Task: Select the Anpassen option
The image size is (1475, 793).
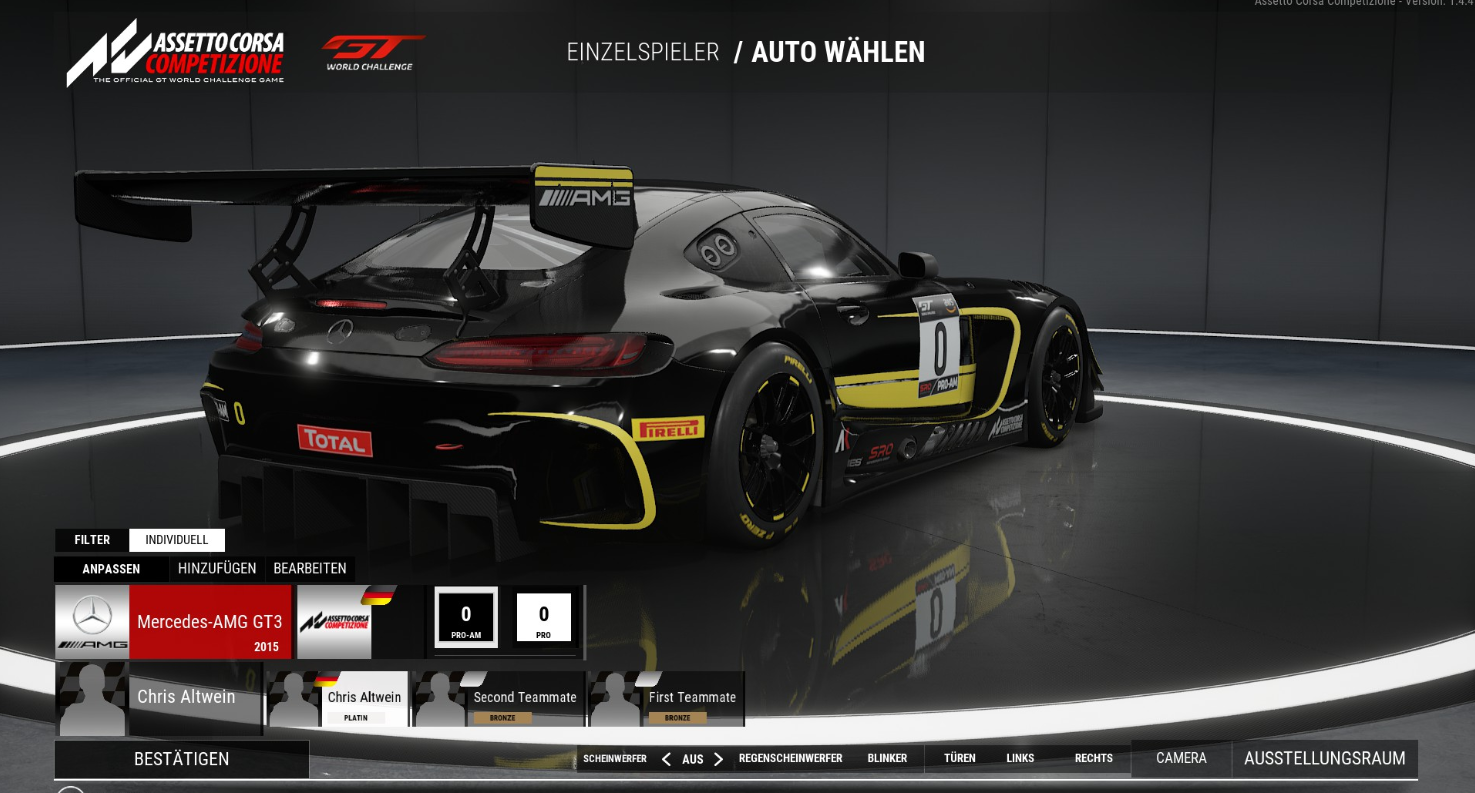Action: pos(111,569)
